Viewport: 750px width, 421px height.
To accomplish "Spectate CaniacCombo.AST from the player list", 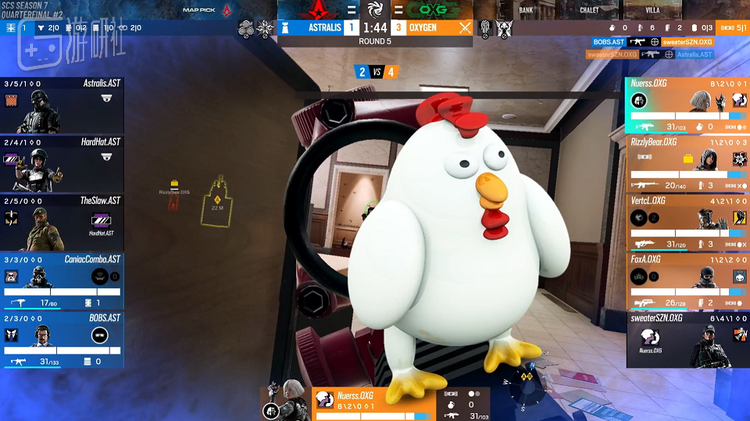I will pyautogui.click(x=62, y=281).
